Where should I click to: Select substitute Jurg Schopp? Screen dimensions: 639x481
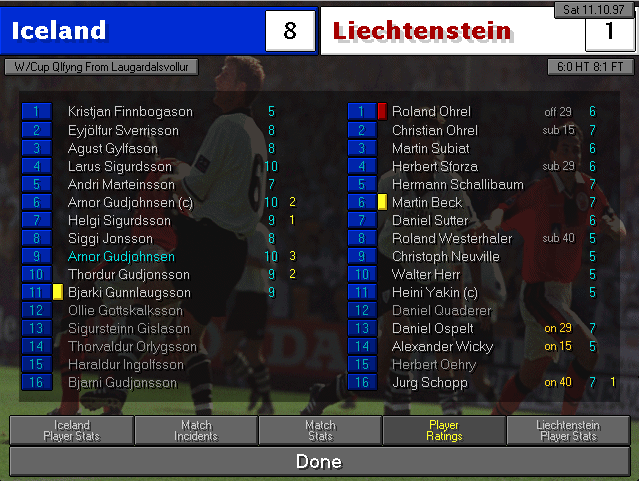click(x=429, y=382)
